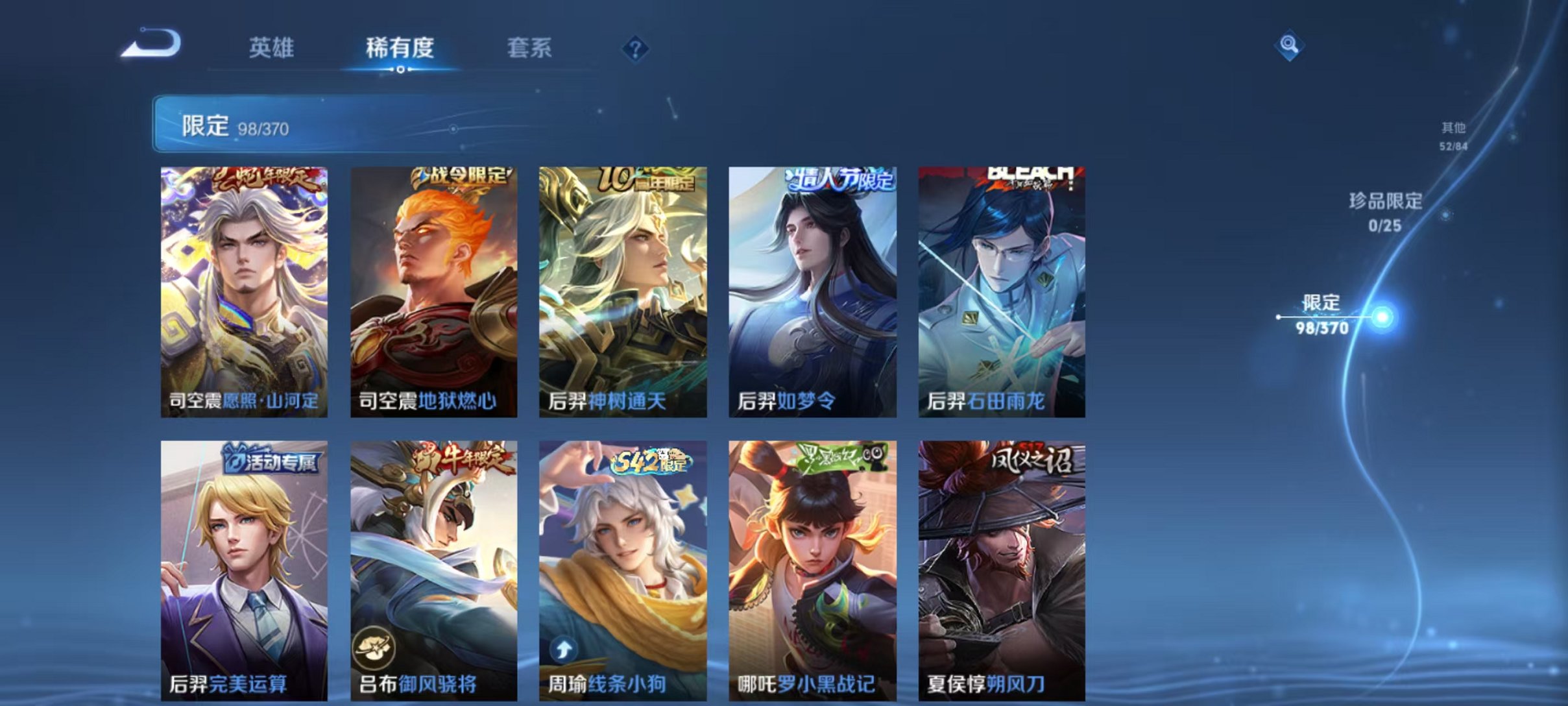Switch to the 英雄 tab

[x=272, y=48]
